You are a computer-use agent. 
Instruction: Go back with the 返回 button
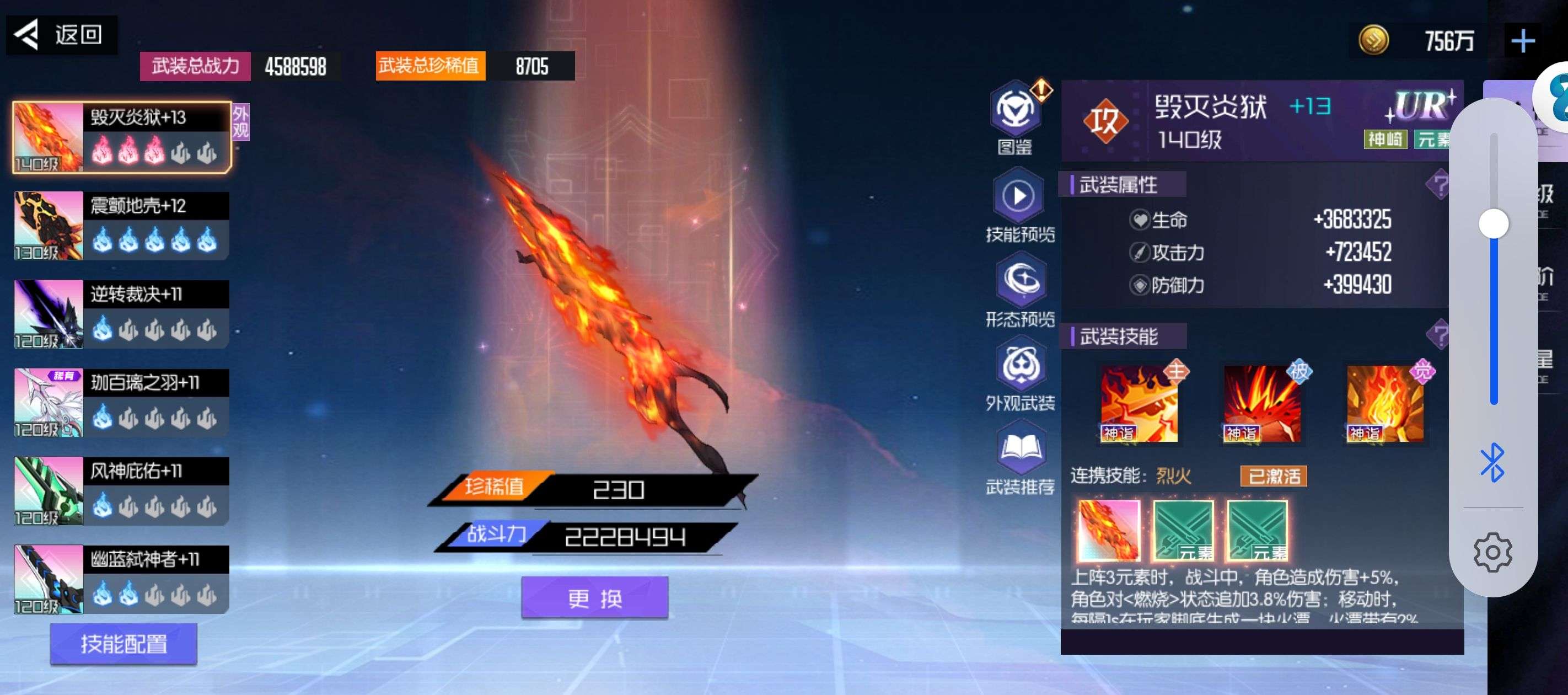click(x=61, y=35)
